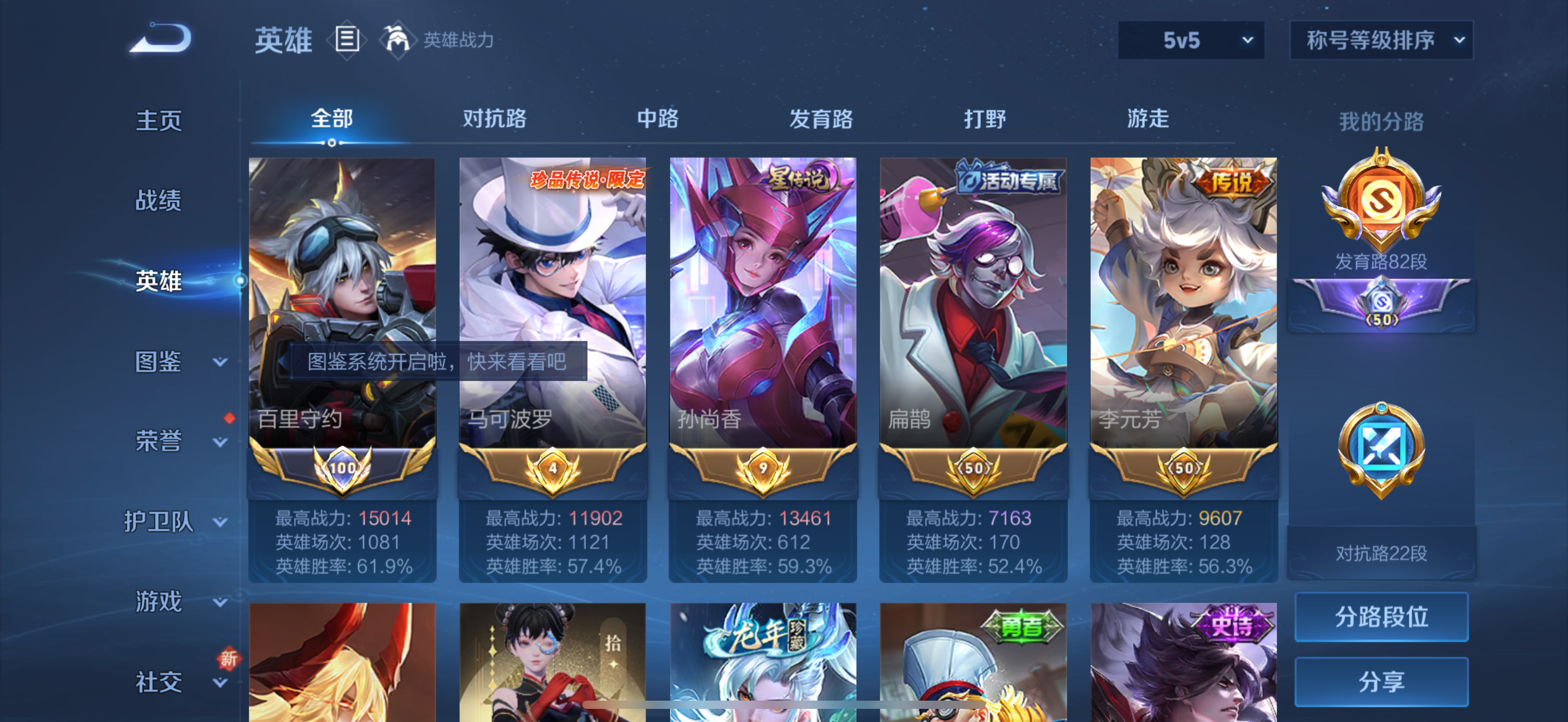Expand the 图鉴 sidebar section
Screen dimensions: 1568x722
pos(171,360)
